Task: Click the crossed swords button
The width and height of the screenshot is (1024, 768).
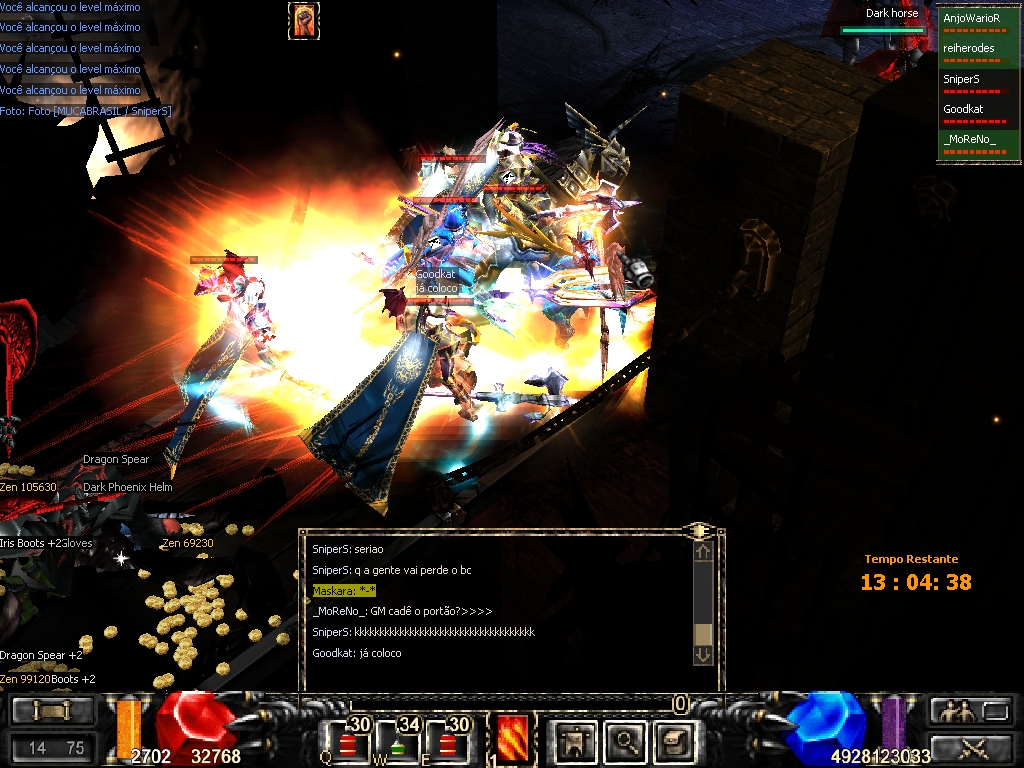Action: tap(972, 746)
